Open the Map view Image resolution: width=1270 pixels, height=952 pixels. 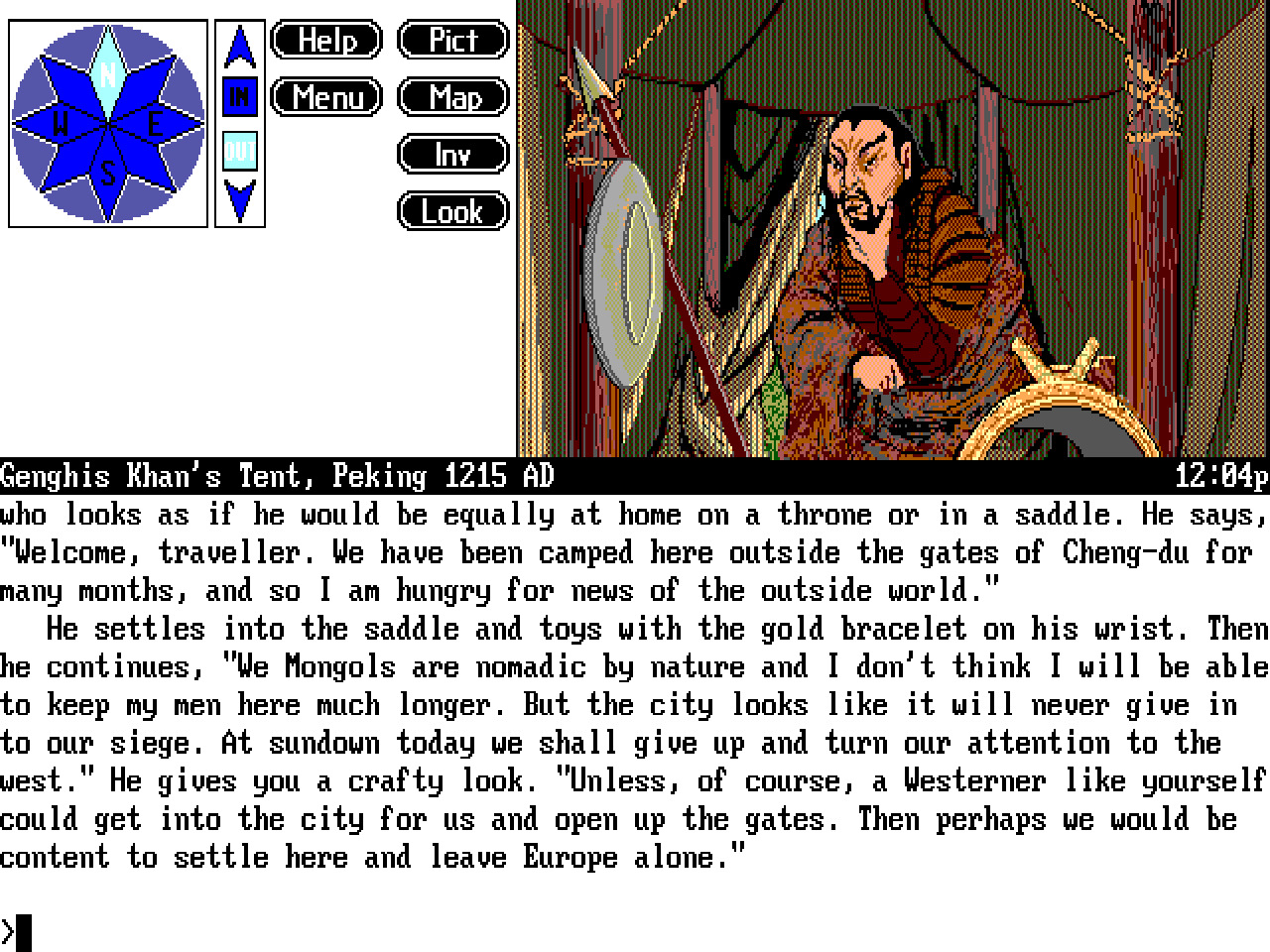click(452, 97)
